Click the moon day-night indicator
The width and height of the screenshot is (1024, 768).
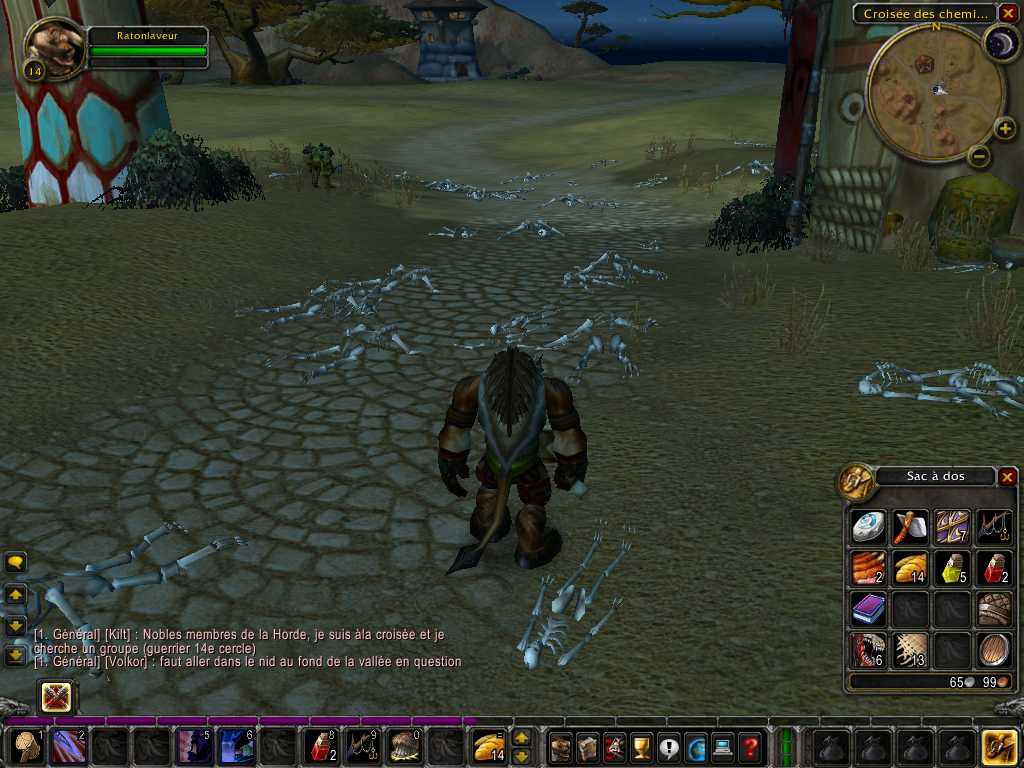tap(1000, 41)
